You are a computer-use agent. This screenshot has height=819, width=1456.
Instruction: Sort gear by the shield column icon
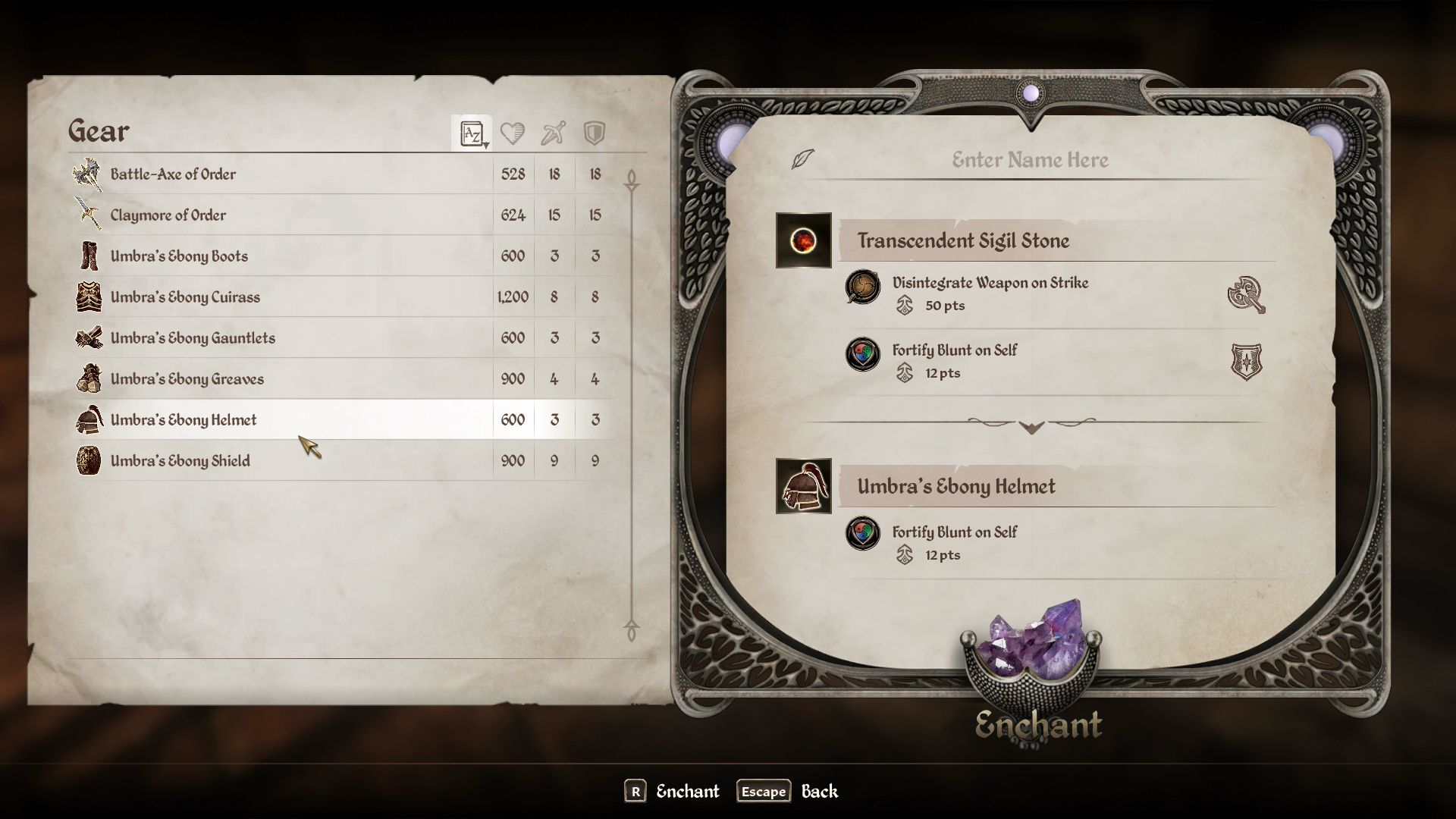coord(595,134)
